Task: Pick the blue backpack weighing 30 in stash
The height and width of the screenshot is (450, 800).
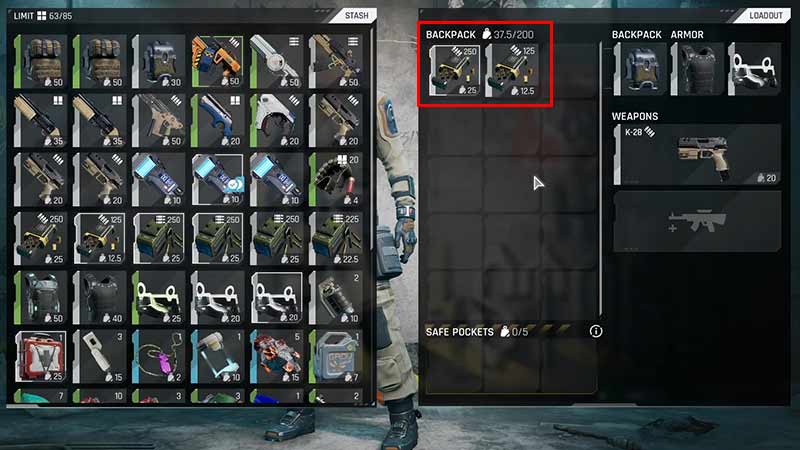Action: click(x=159, y=61)
